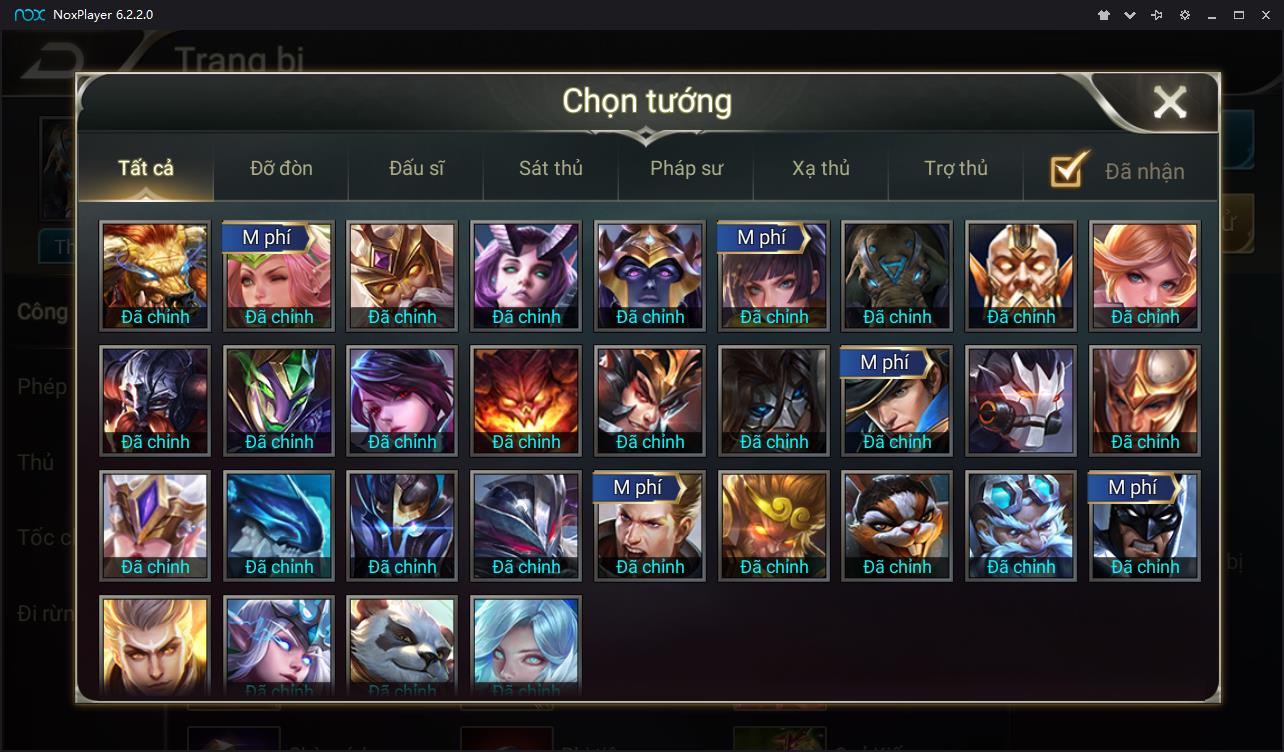Close the Chọn tướng hero selection dialog
The height and width of the screenshot is (752, 1284).
[1169, 102]
